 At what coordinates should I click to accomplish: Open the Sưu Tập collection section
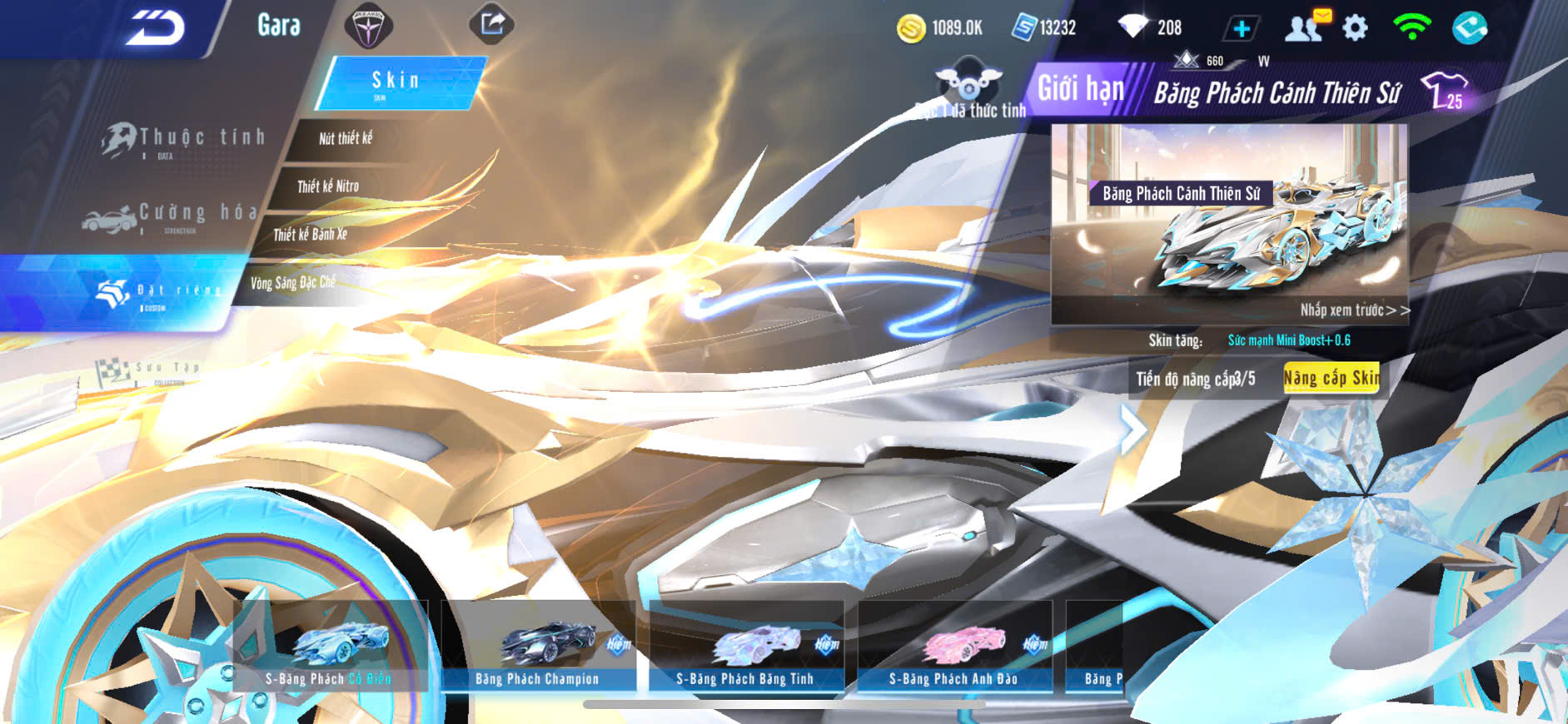point(150,370)
